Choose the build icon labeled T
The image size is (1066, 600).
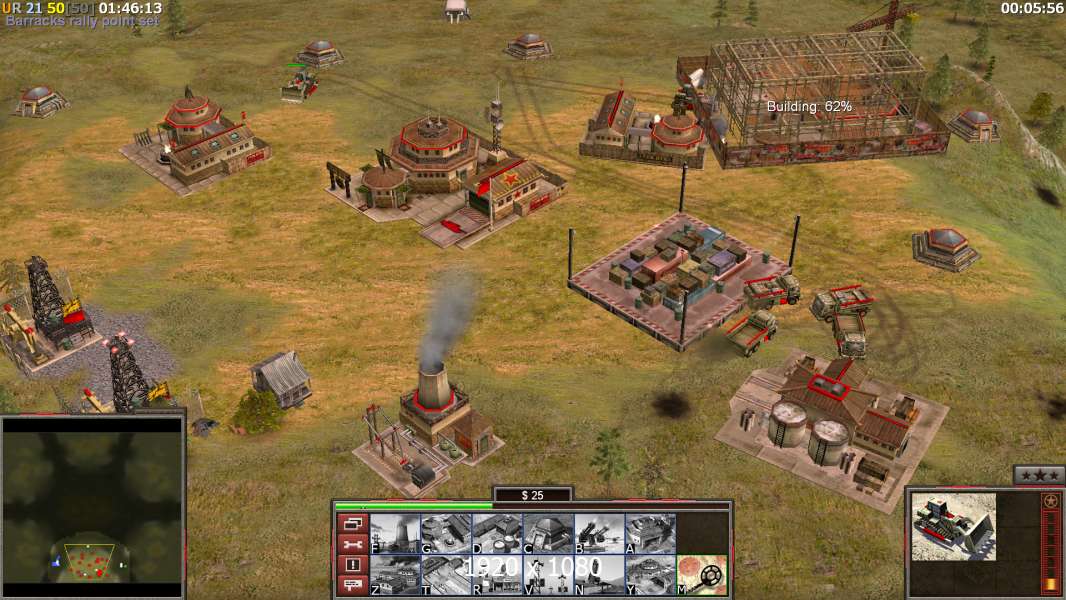tap(446, 575)
